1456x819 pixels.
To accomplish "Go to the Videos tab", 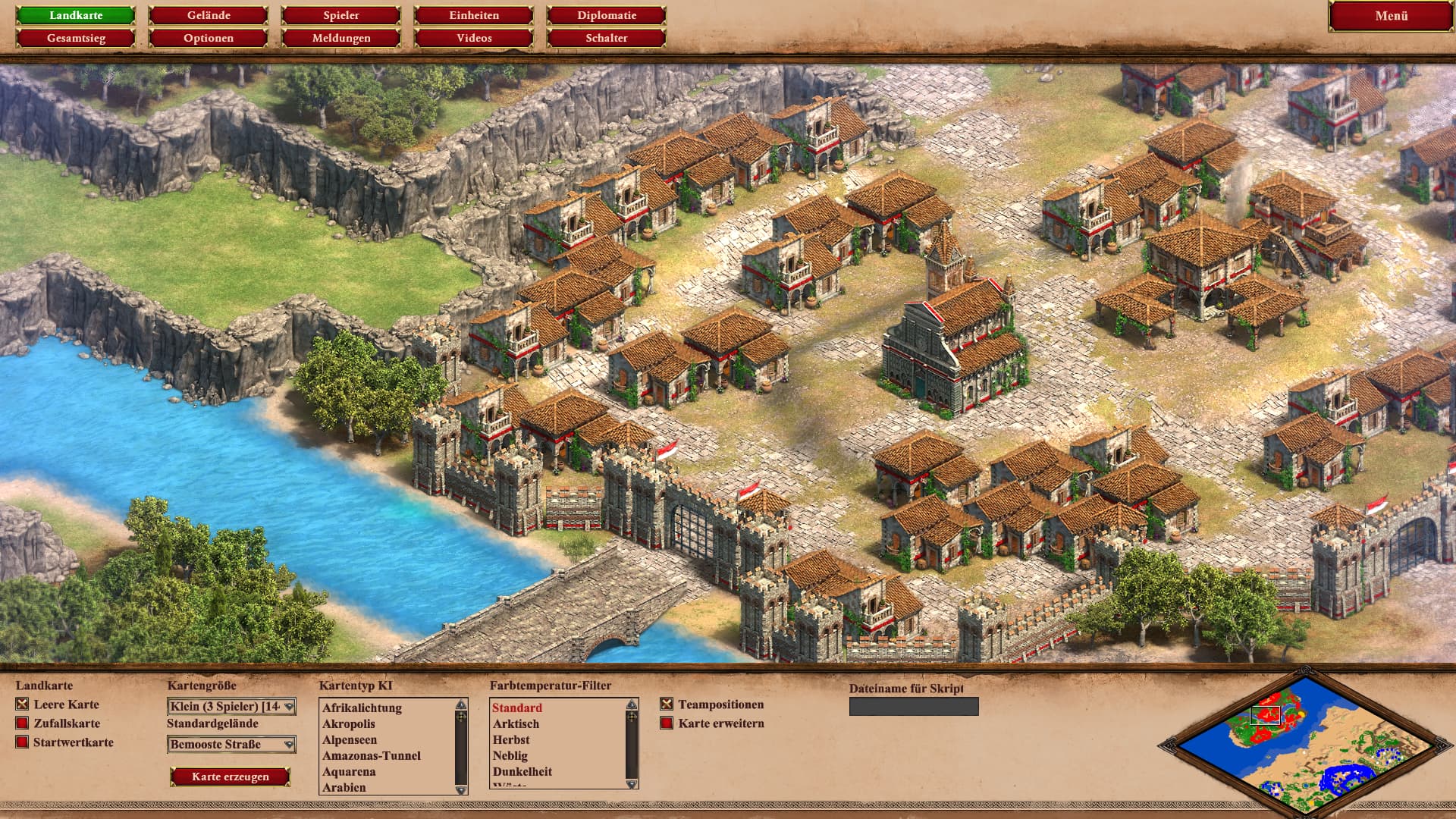I will coord(474,38).
